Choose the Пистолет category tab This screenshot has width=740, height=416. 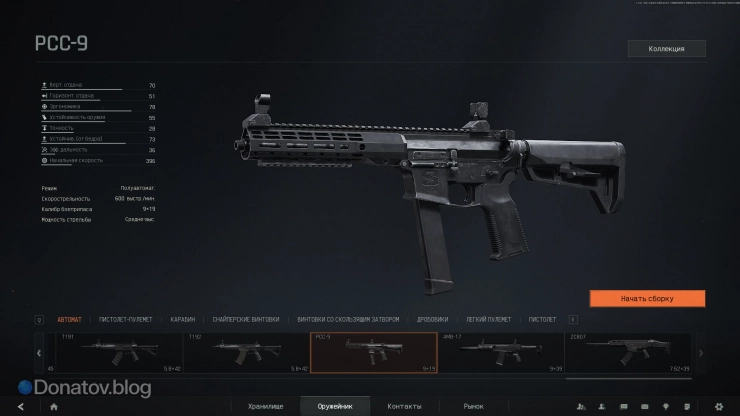[542, 320]
